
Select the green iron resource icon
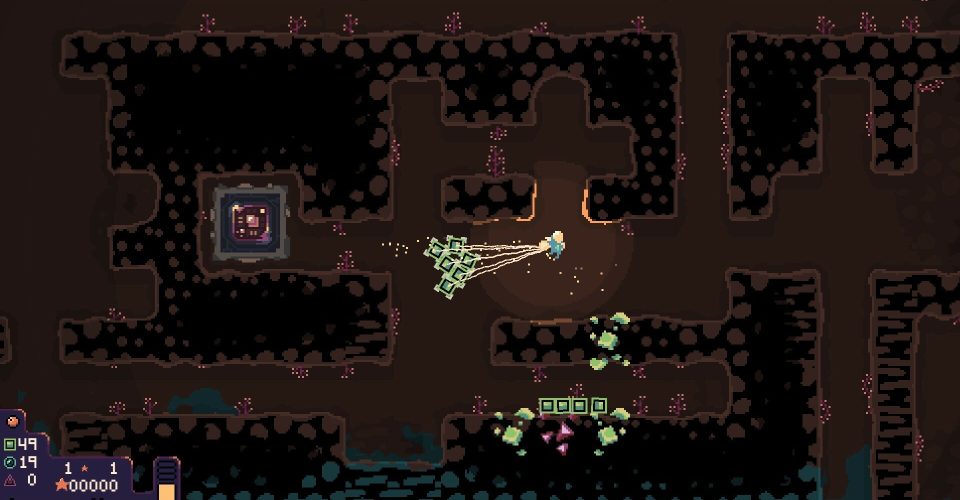(10, 444)
